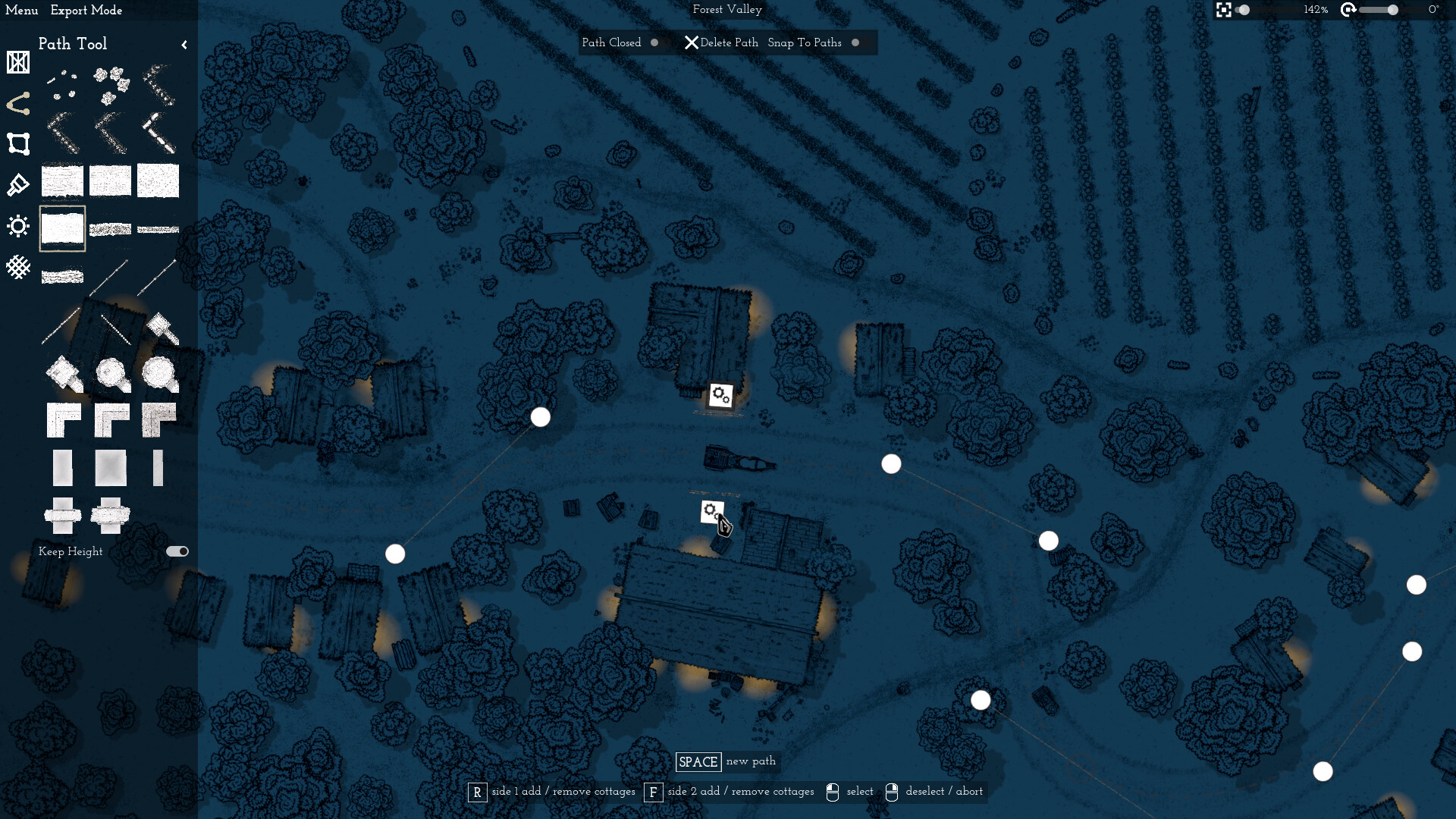
Task: Click the X icon next to Delete Path
Action: pyautogui.click(x=691, y=42)
